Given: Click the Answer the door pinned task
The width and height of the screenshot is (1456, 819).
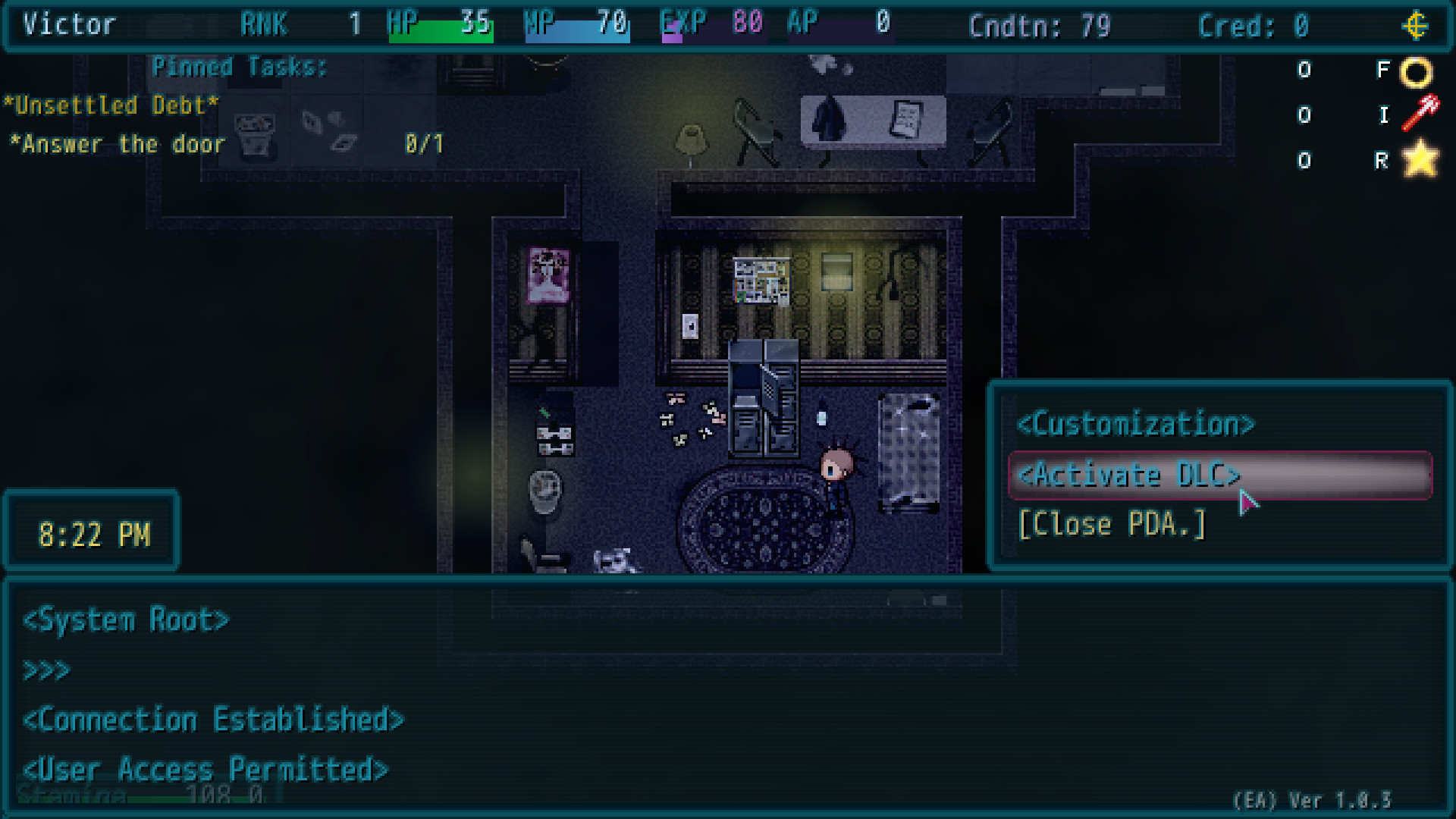Looking at the screenshot, I should click(118, 144).
